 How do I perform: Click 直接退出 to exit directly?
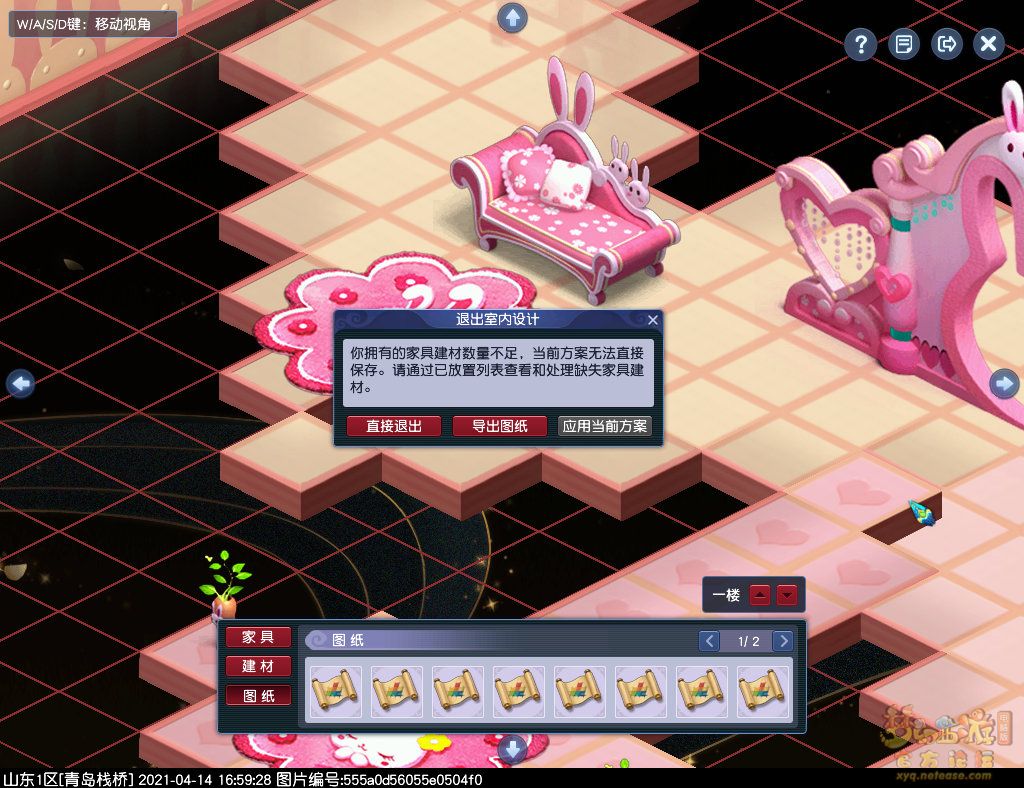393,426
